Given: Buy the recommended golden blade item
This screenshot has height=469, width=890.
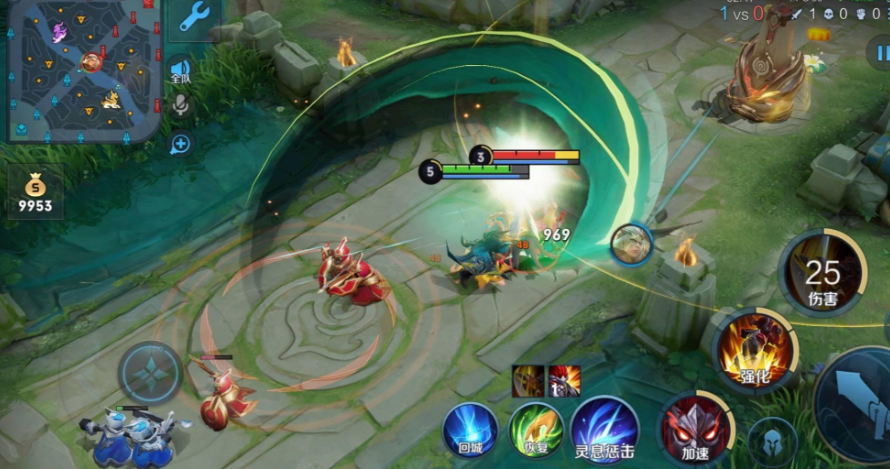Looking at the screenshot, I should (x=528, y=381).
